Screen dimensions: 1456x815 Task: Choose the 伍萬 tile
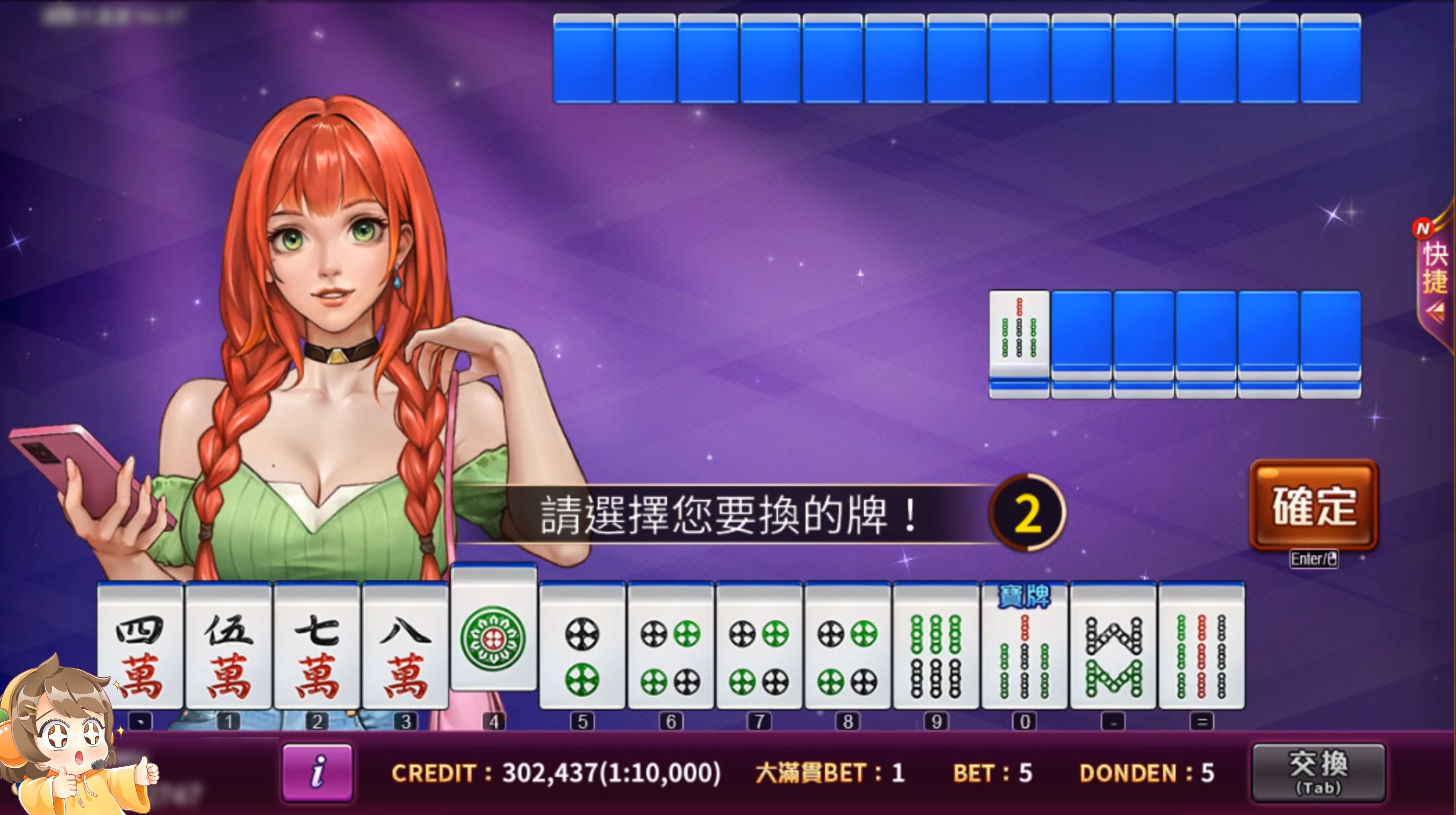[228, 647]
